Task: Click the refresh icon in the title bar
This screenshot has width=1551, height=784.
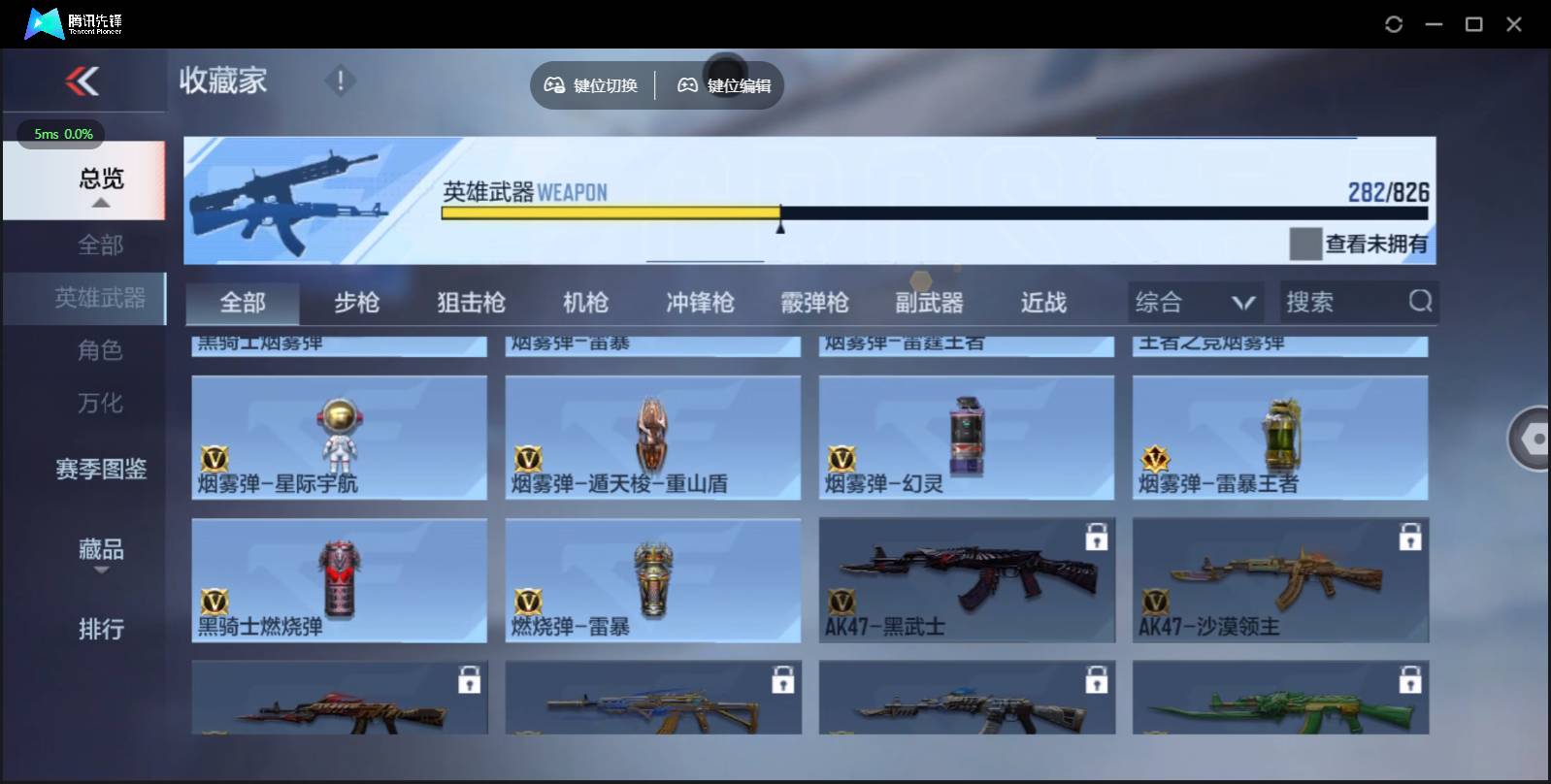Action: 1395,23
